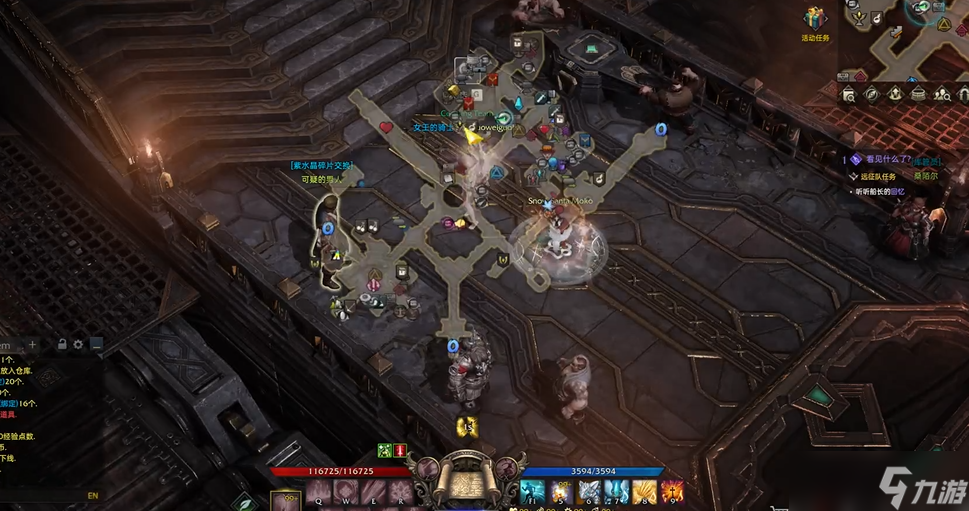
Task: Click the minimap in the corner
Action: (x=905, y=40)
